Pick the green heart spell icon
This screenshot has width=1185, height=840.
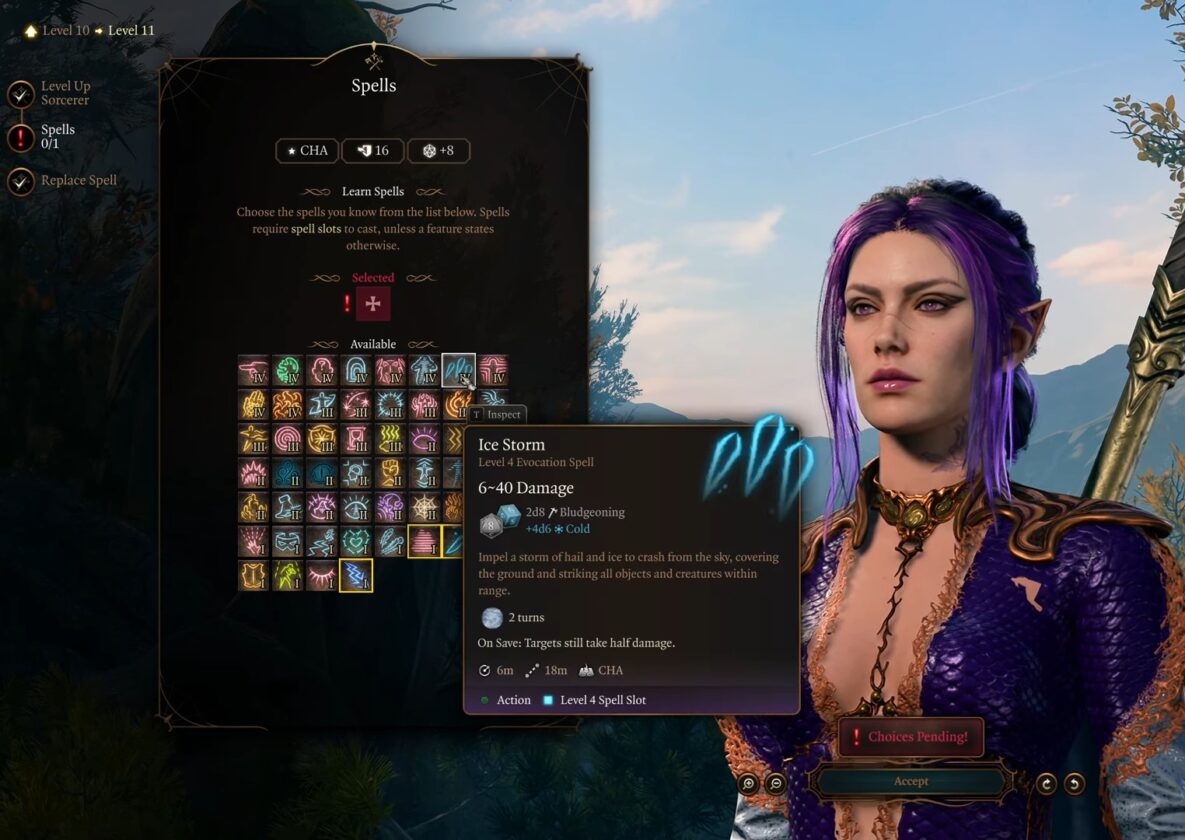pos(356,542)
